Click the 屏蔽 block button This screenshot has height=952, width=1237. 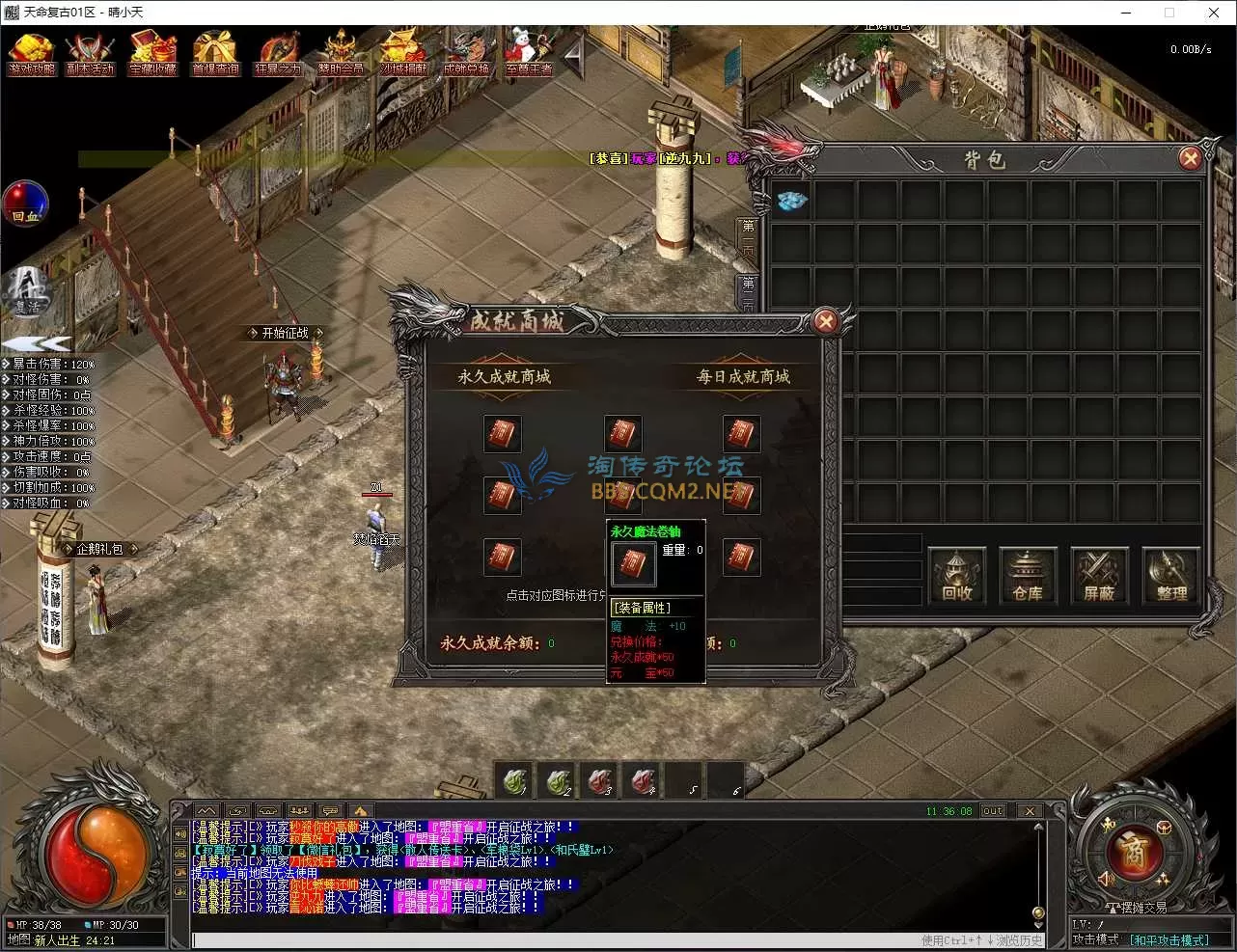pos(1099,576)
